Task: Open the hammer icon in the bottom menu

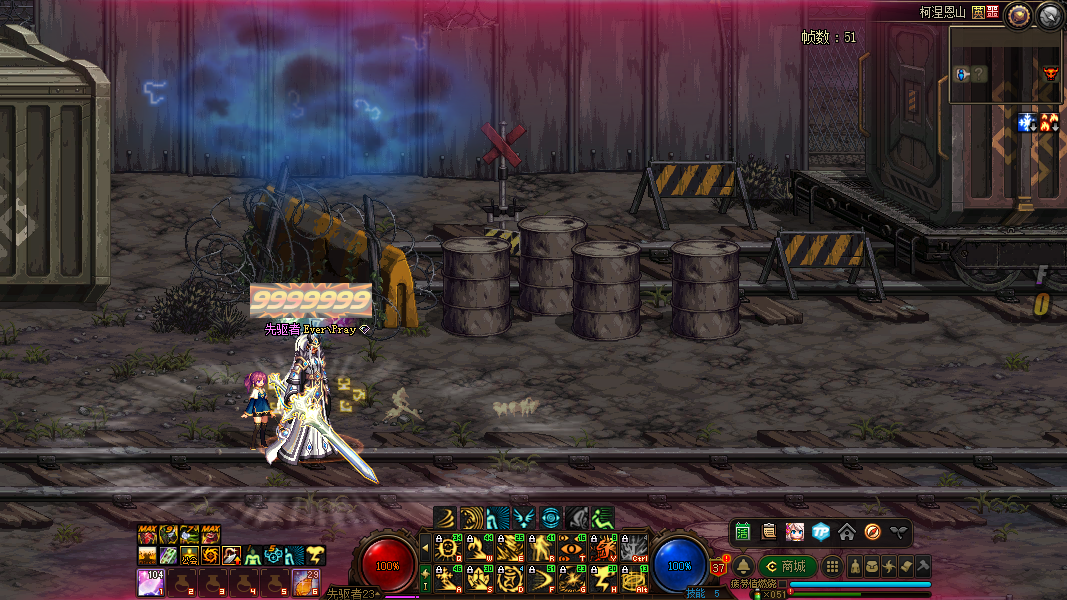Action: (924, 566)
